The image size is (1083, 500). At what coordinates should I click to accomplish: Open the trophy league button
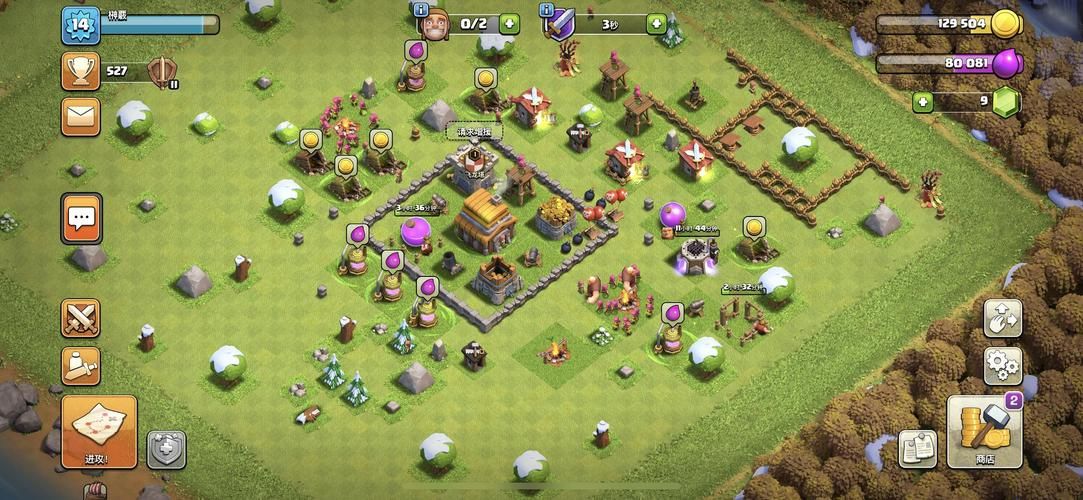coord(81,71)
